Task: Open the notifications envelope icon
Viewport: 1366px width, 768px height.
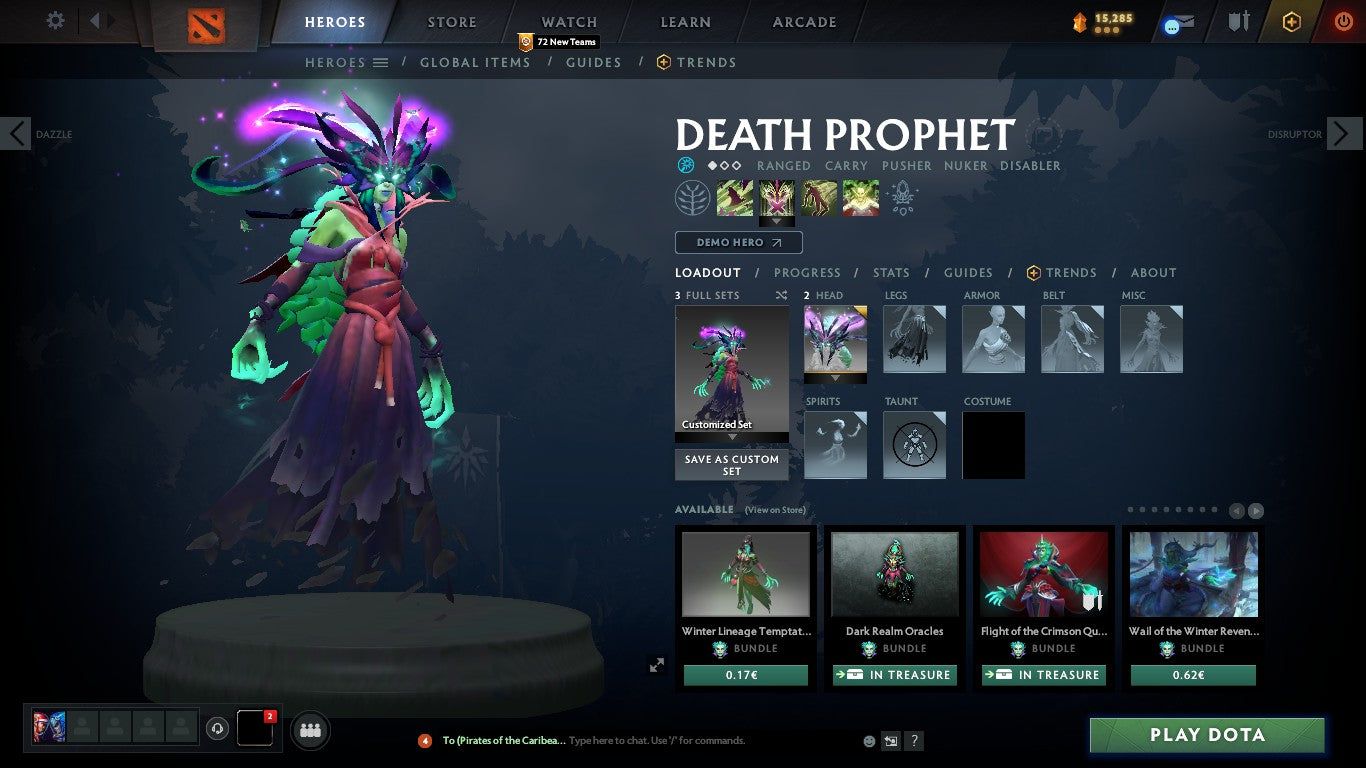Action: (1178, 21)
